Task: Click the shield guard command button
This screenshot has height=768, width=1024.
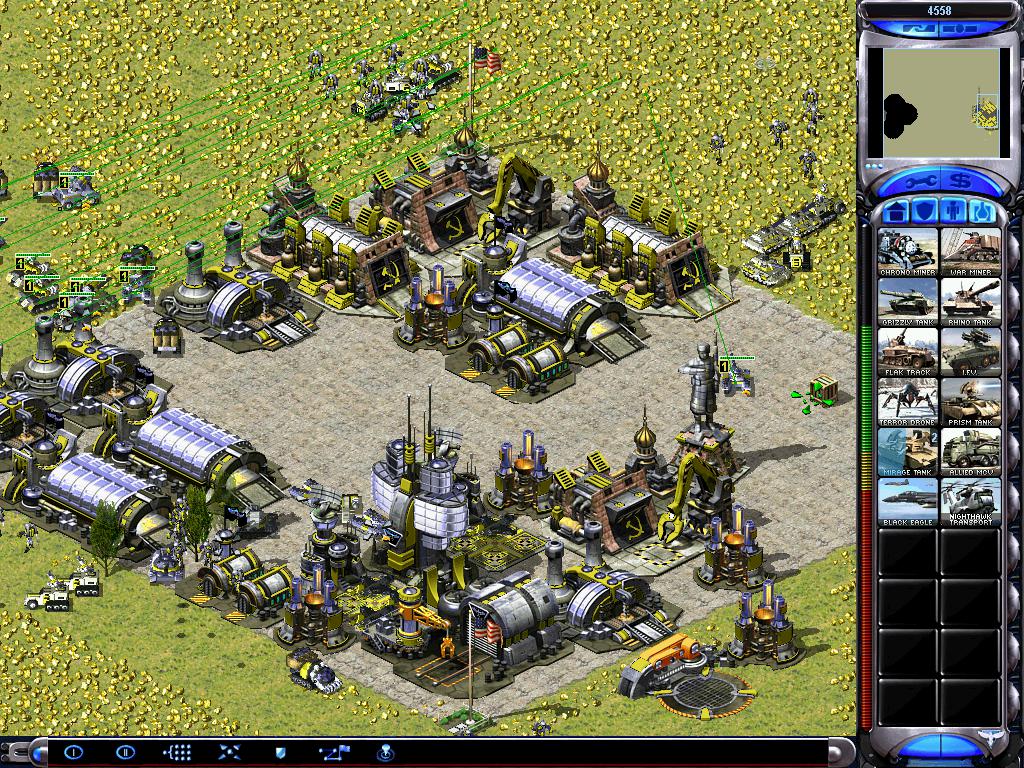Action: coord(281,752)
